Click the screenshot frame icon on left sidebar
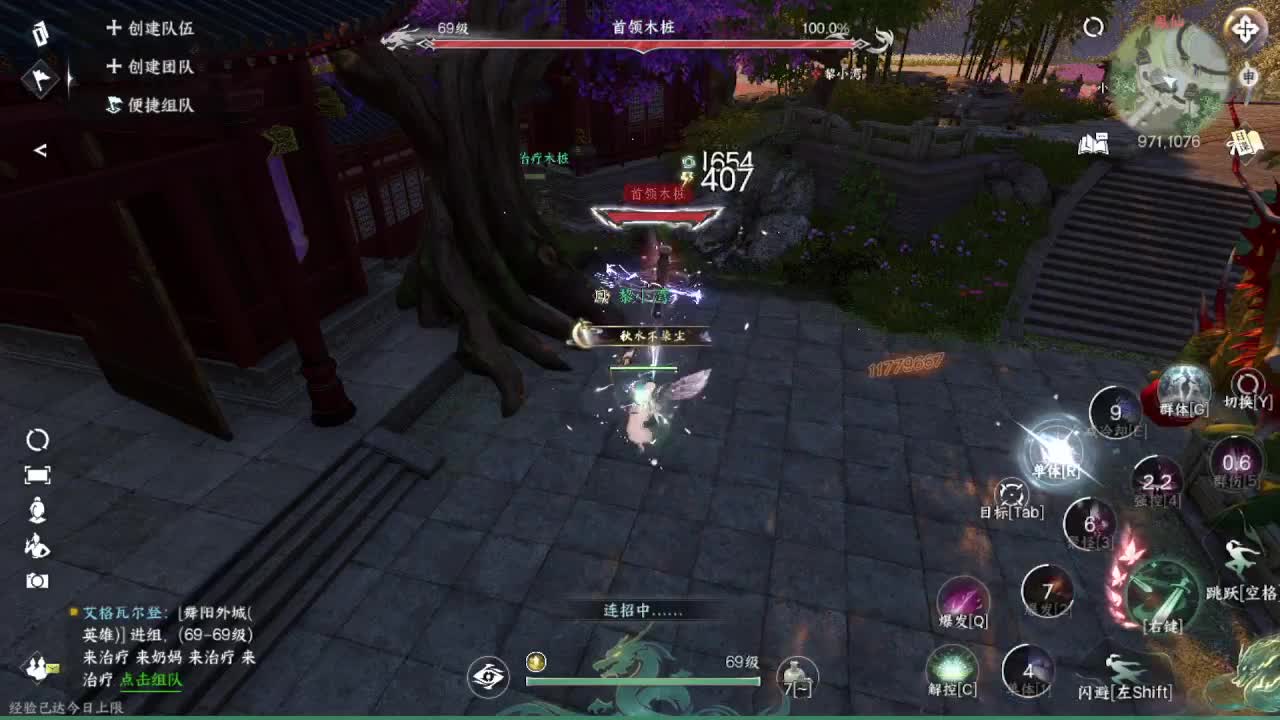 click(37, 475)
